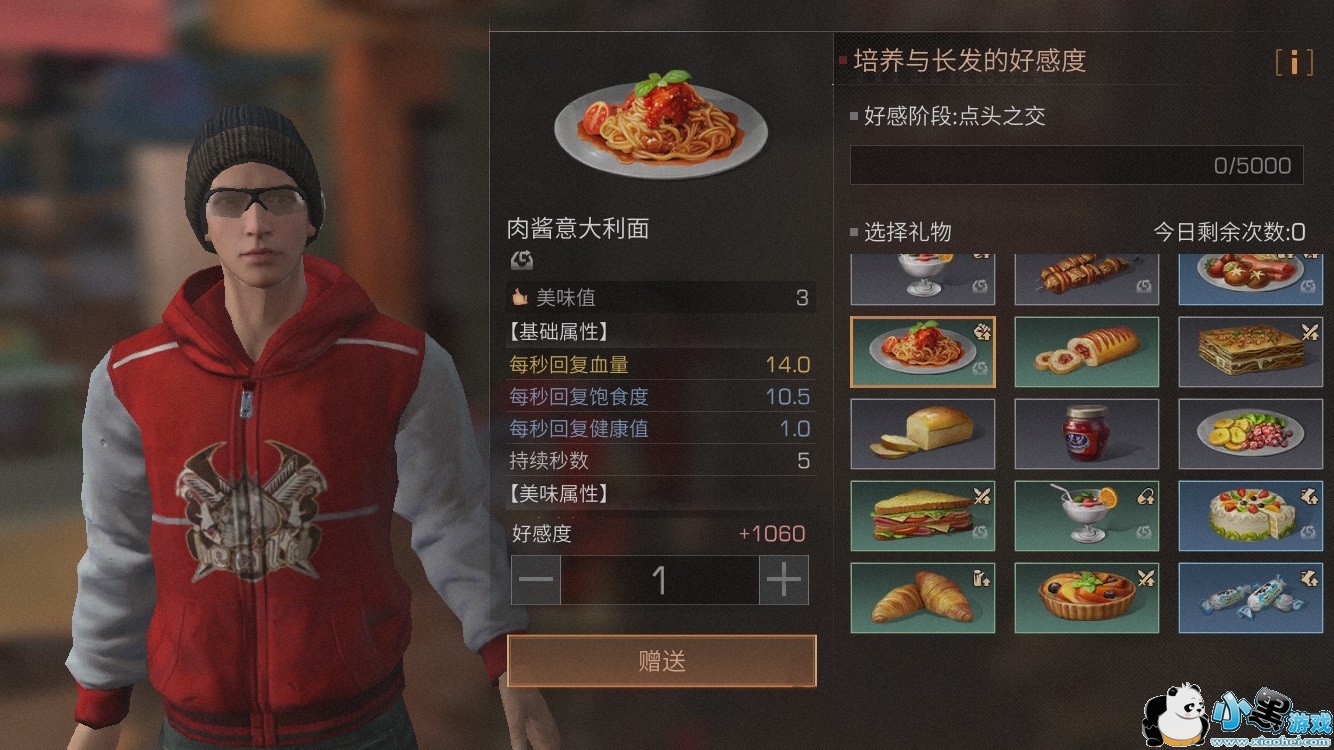Select the fruit tart gift
Image resolution: width=1334 pixels, height=750 pixels.
click(x=1087, y=598)
